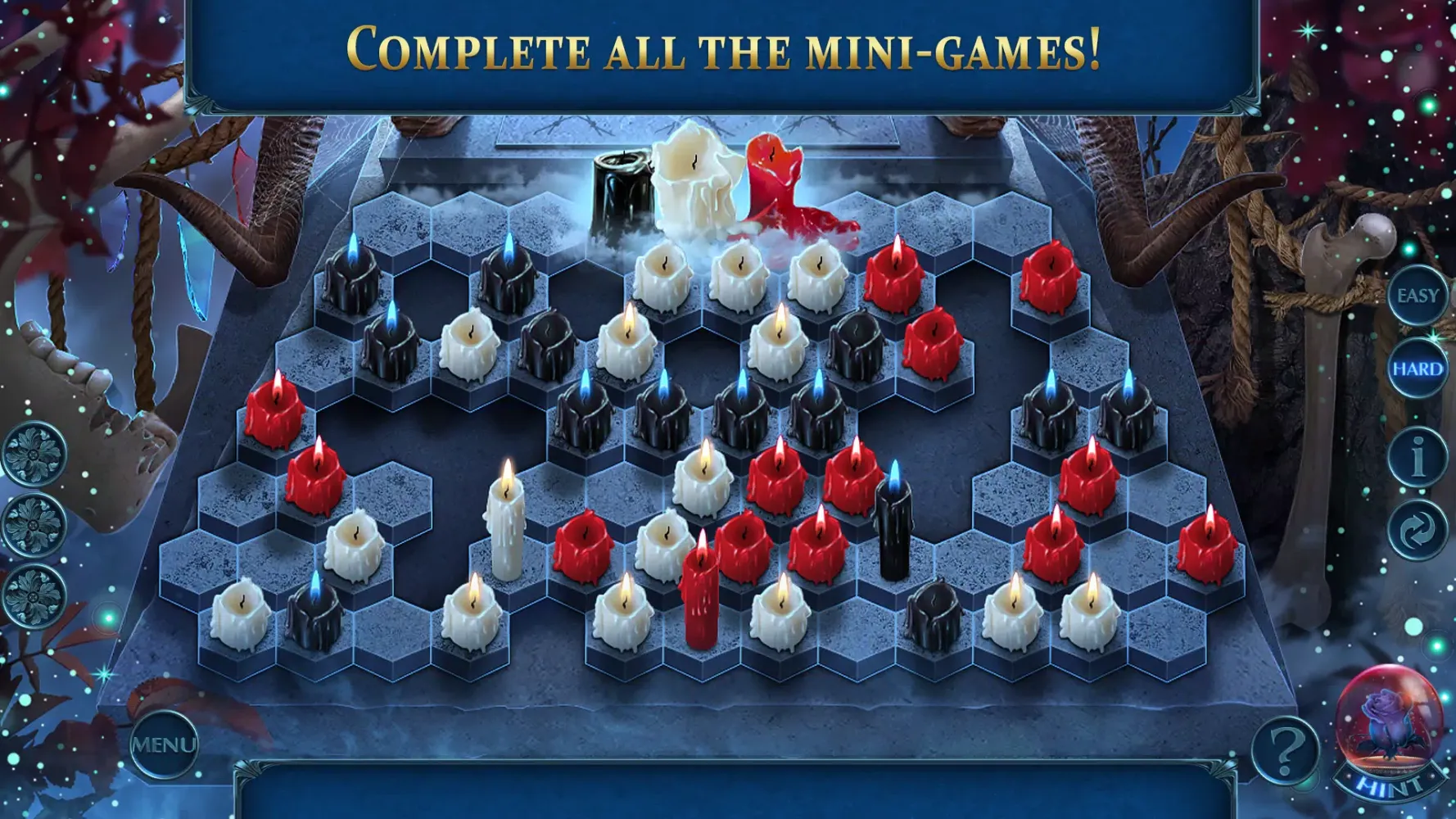Select the top floral rosette ornament

coord(34,450)
